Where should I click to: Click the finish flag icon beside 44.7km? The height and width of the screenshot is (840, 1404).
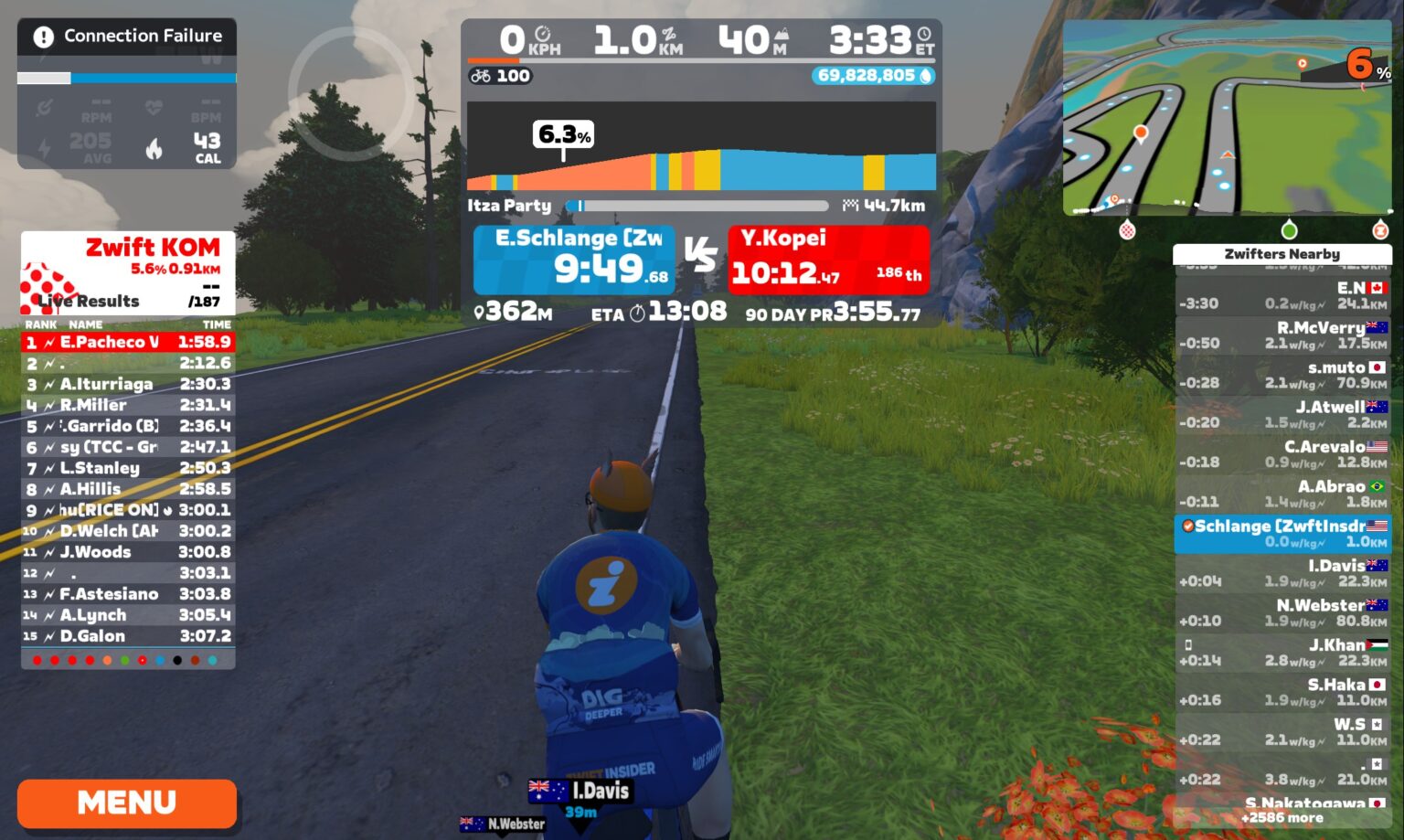[851, 207]
